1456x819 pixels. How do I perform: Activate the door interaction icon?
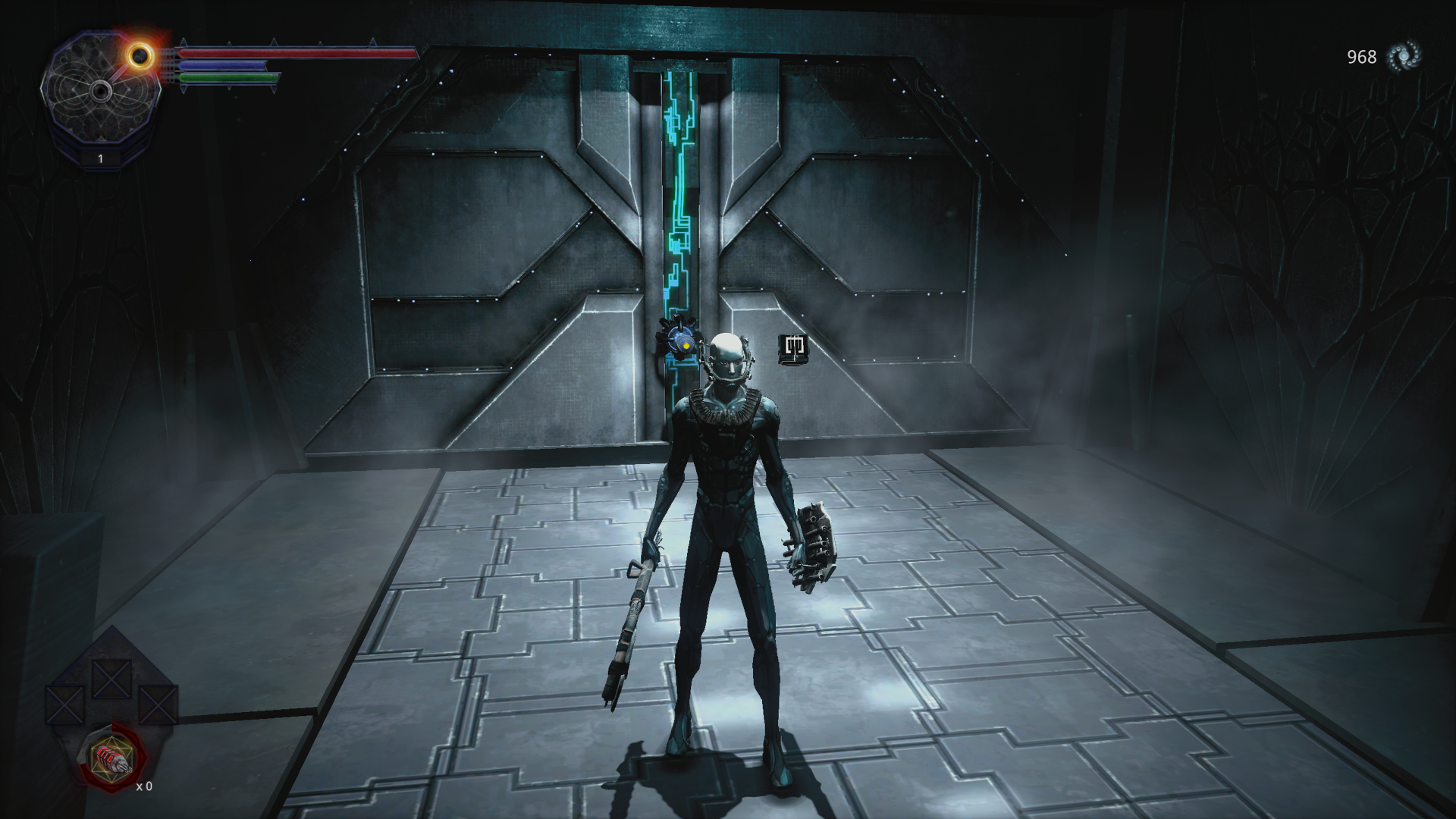tap(793, 347)
